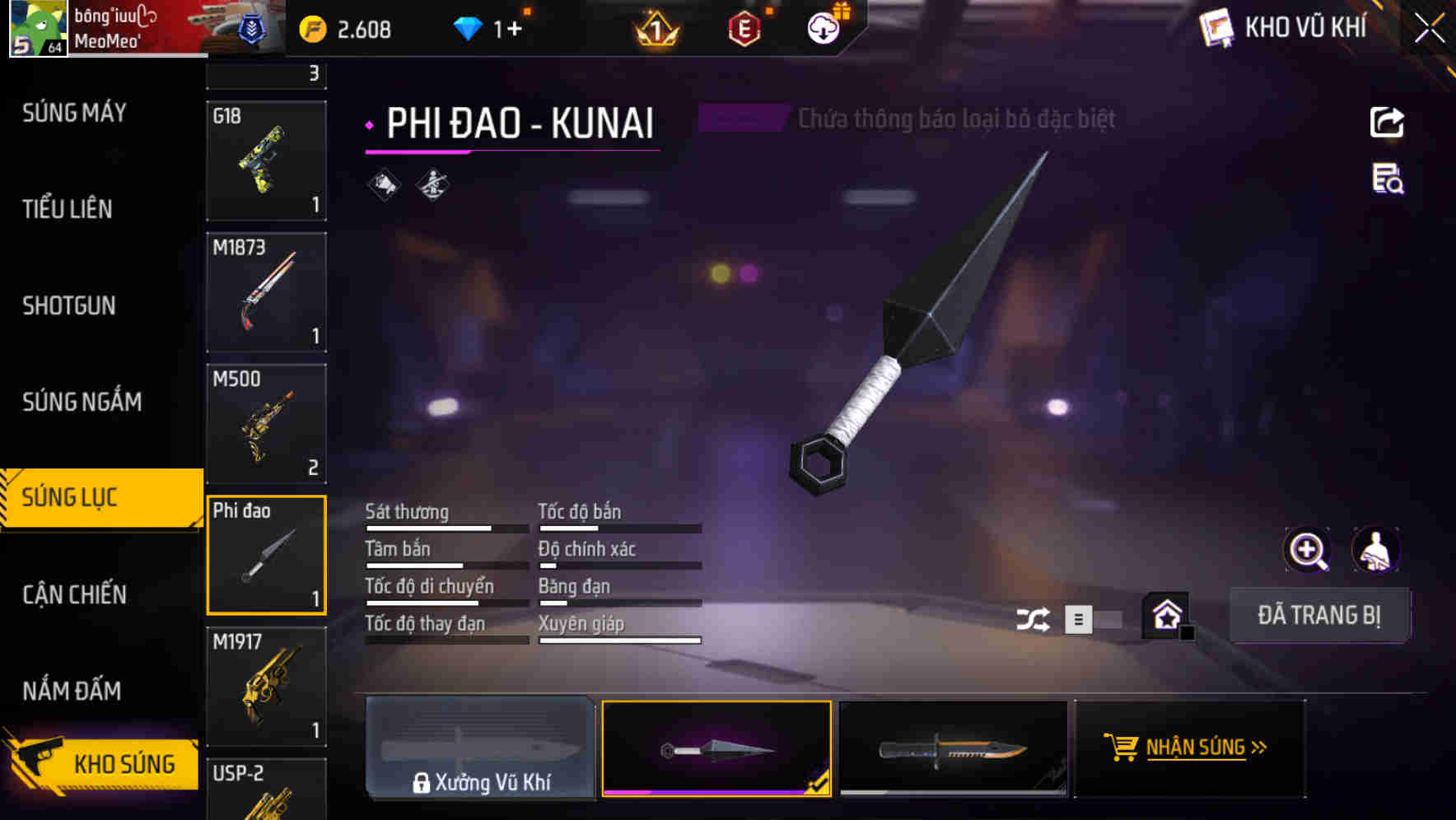Viewport: 1456px width, 820px height.
Task: Click Nhận Súng with the cart icon
Action: pyautogui.click(x=1188, y=748)
